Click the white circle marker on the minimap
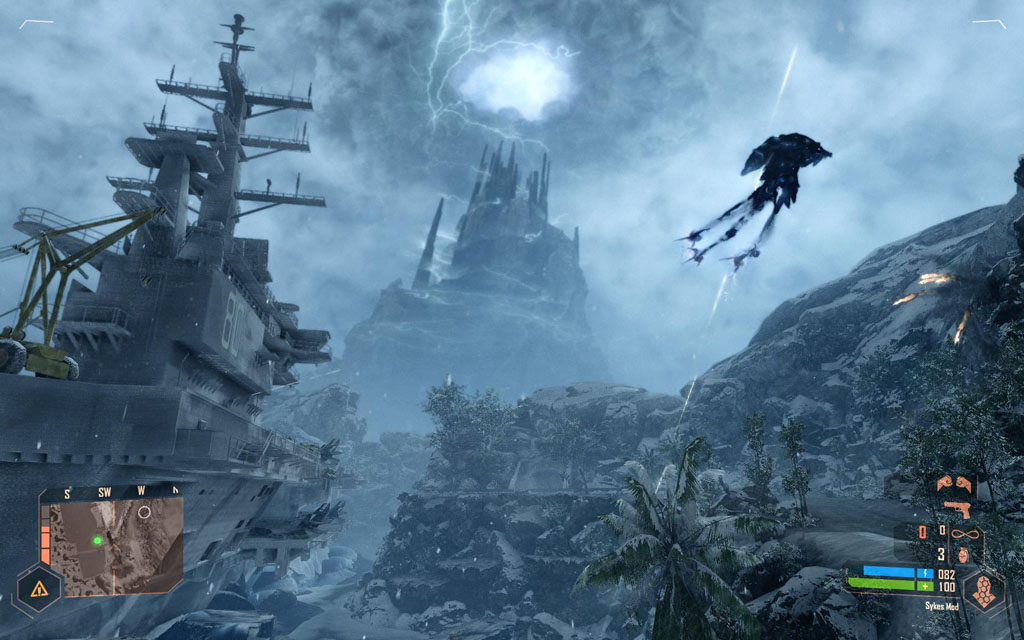This screenshot has height=640, width=1024. (x=145, y=512)
